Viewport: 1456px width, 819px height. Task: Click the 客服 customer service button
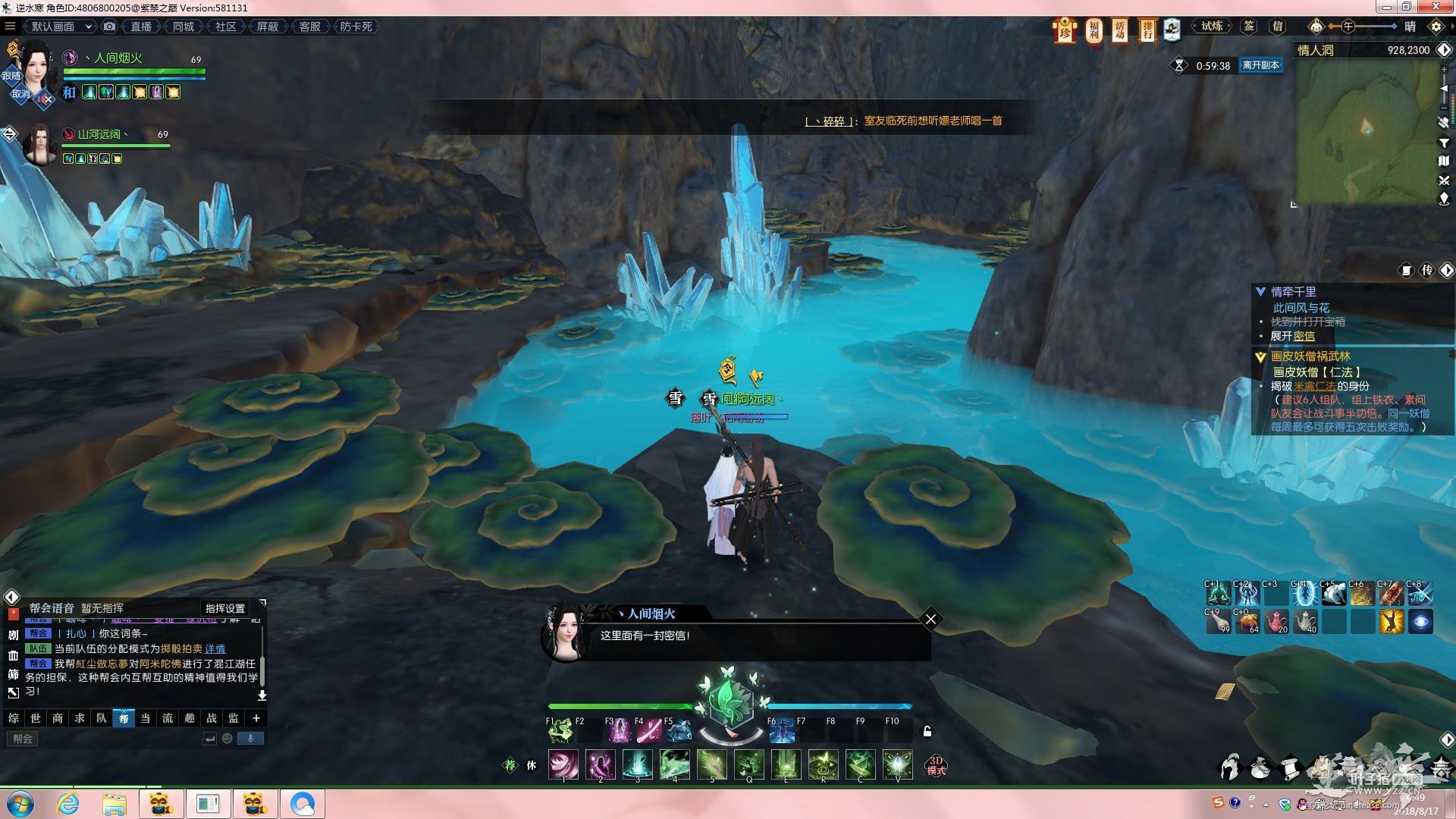(309, 27)
